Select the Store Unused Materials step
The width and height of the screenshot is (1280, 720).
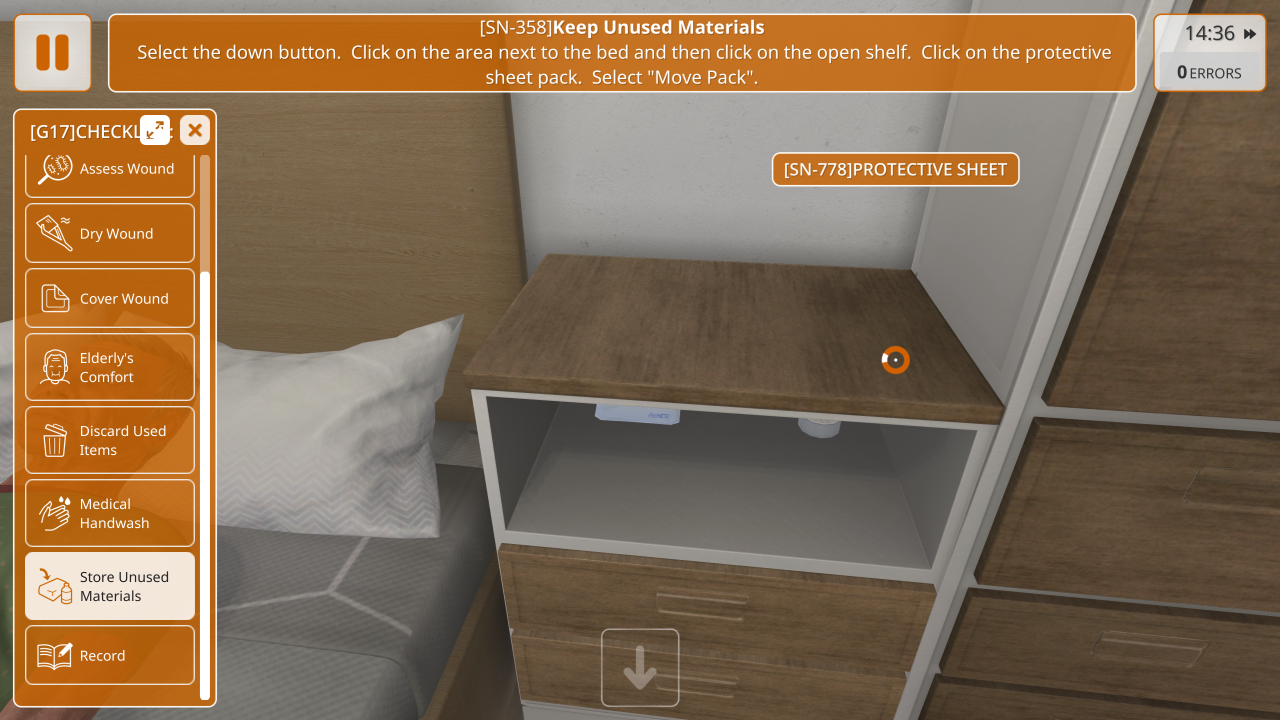pos(110,586)
